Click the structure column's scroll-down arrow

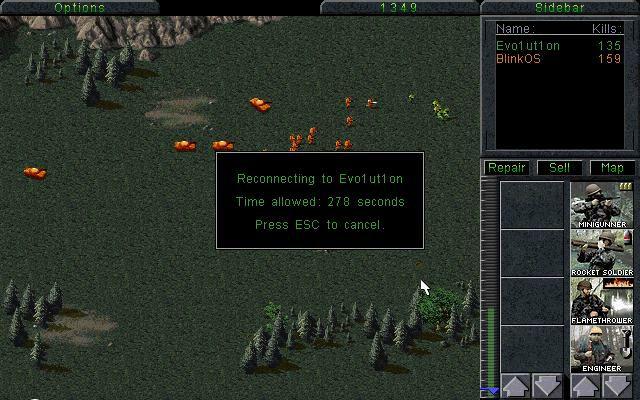click(548, 386)
